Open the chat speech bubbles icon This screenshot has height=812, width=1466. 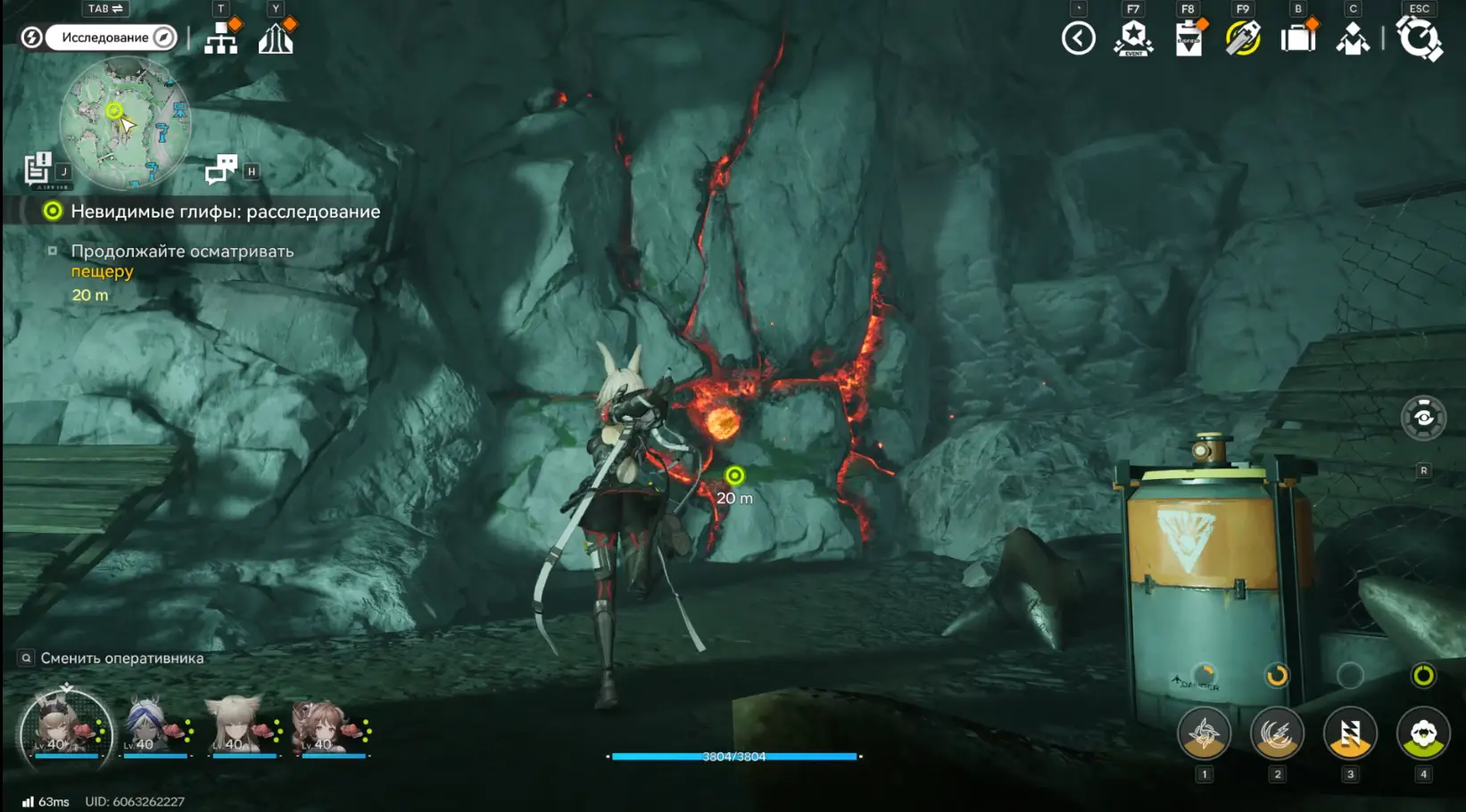click(221, 168)
